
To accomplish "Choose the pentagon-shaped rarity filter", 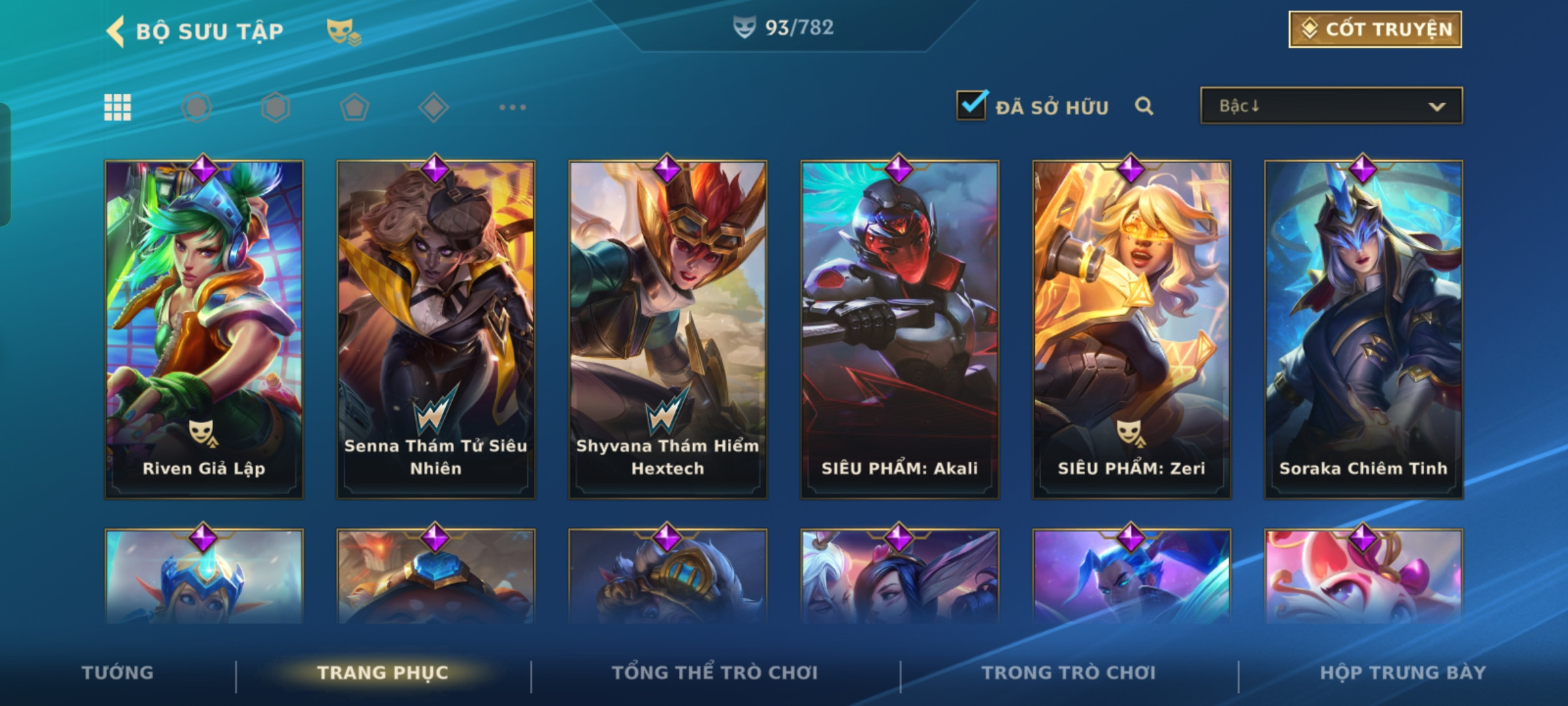I will [354, 107].
